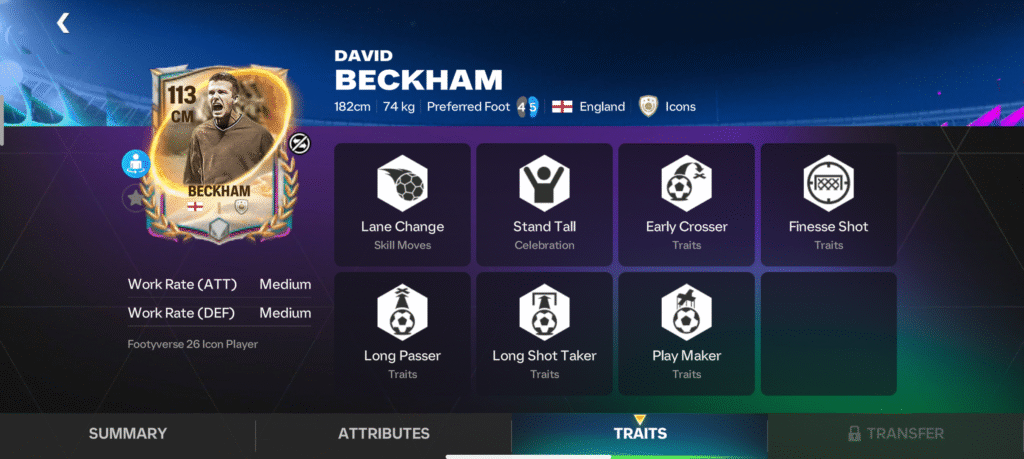1024x459 pixels.
Task: View the Early Crosser trait
Action: 686,204
